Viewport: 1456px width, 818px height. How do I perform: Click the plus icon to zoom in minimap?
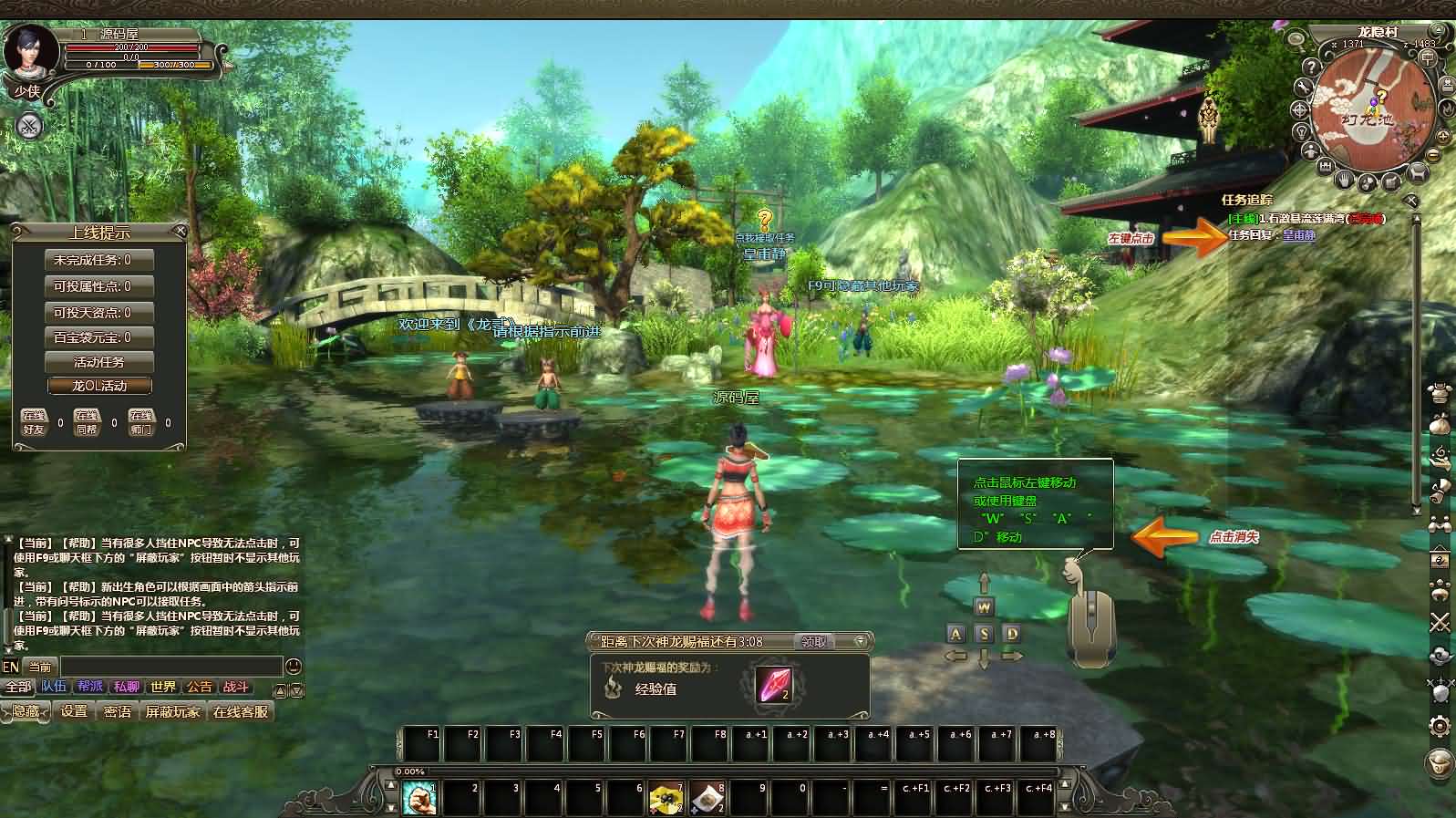pyautogui.click(x=1442, y=136)
